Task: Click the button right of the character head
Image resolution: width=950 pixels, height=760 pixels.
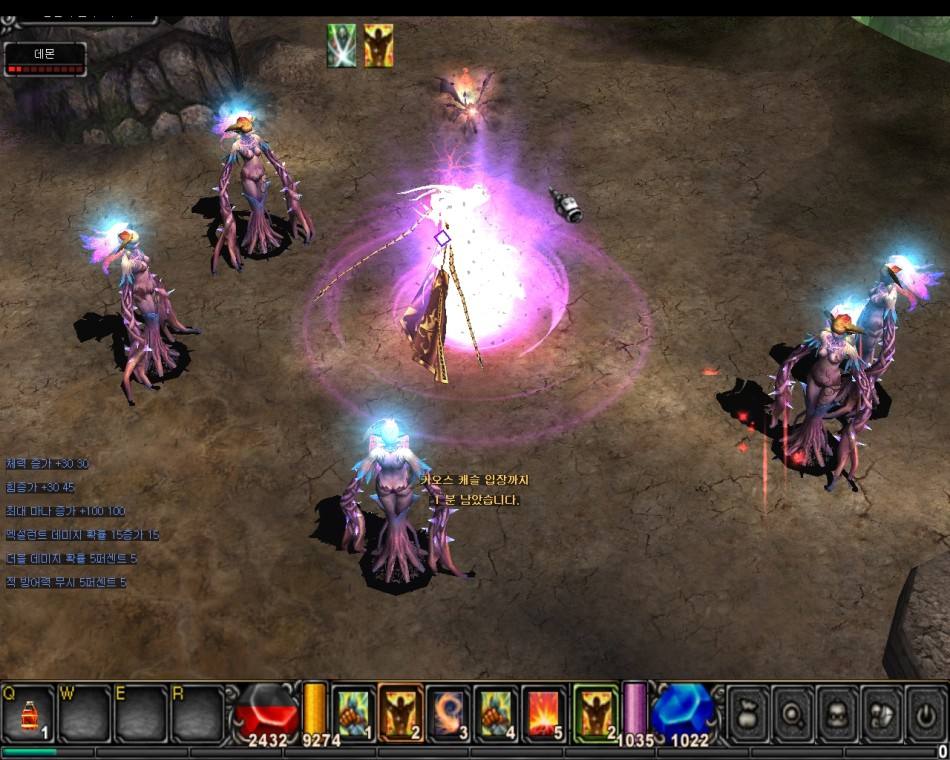Action: [883, 714]
